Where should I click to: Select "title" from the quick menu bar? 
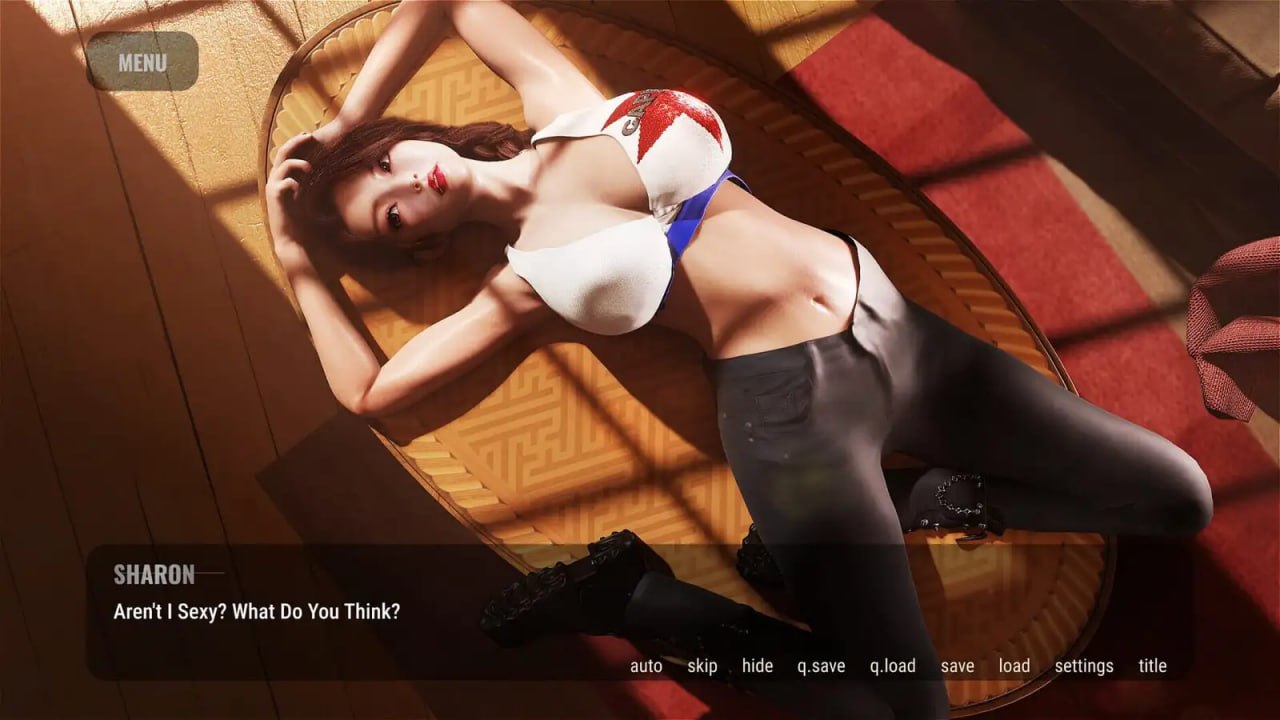tap(1152, 665)
